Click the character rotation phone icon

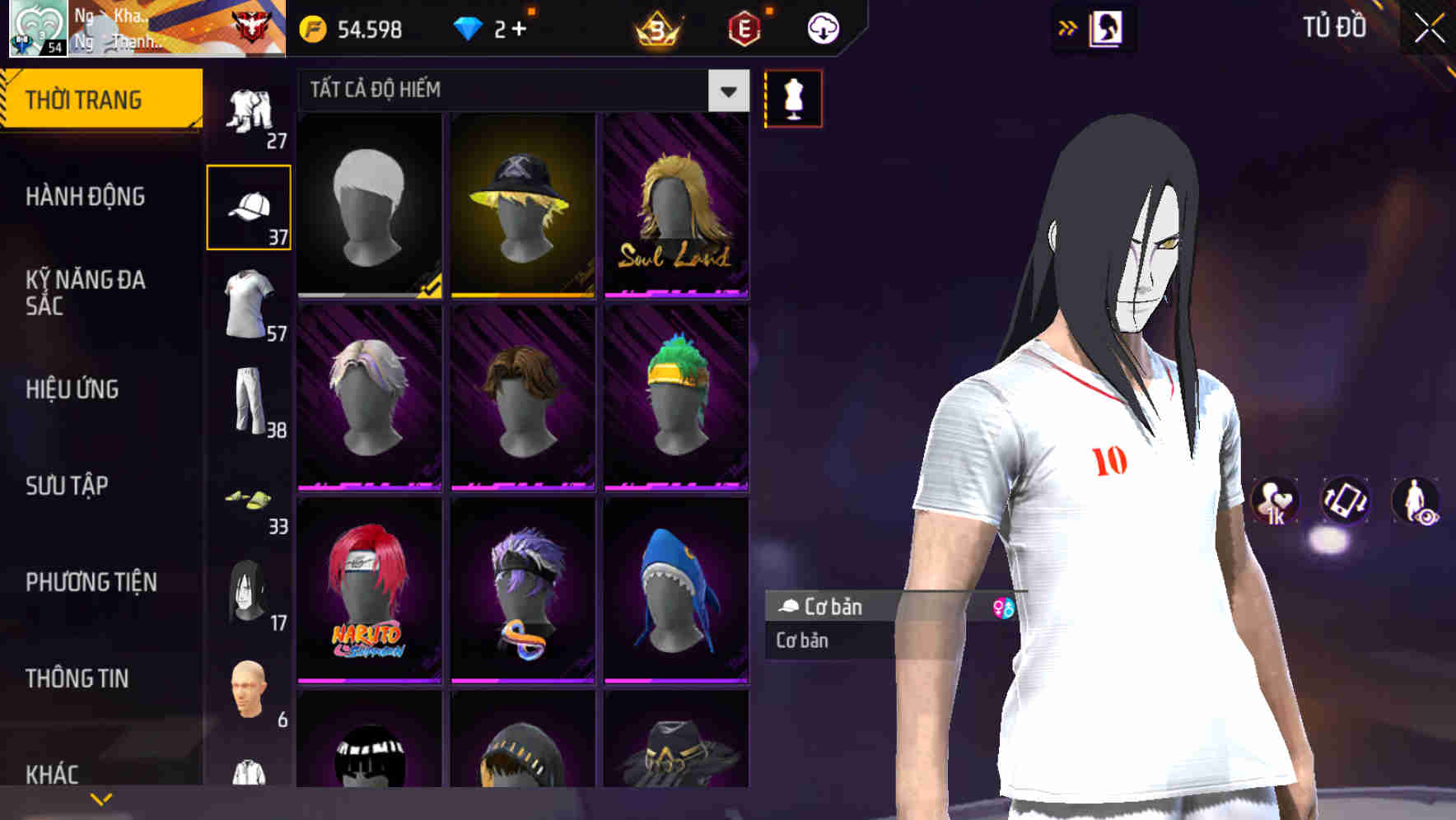tap(1346, 502)
